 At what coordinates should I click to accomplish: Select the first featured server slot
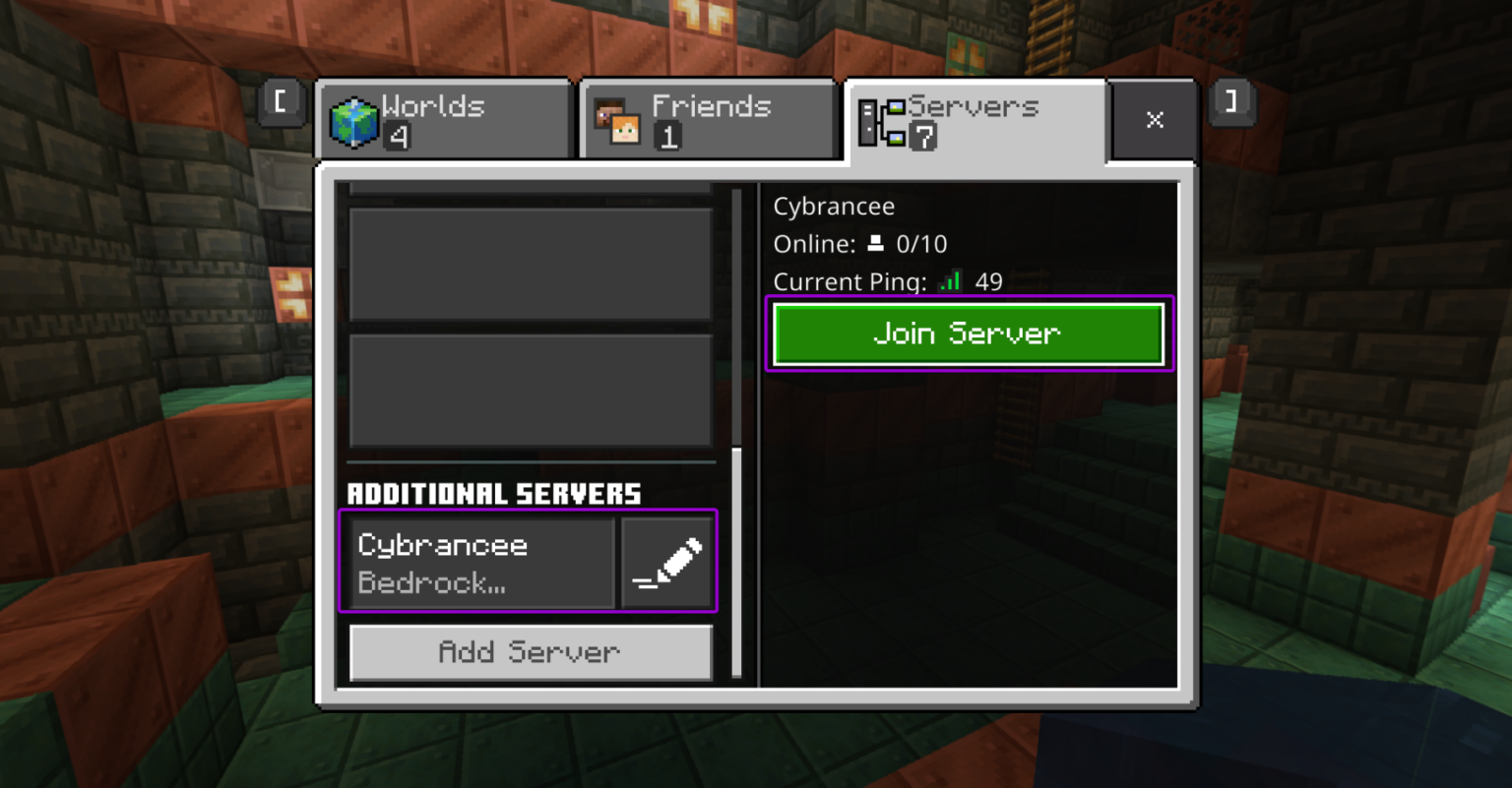point(530,263)
